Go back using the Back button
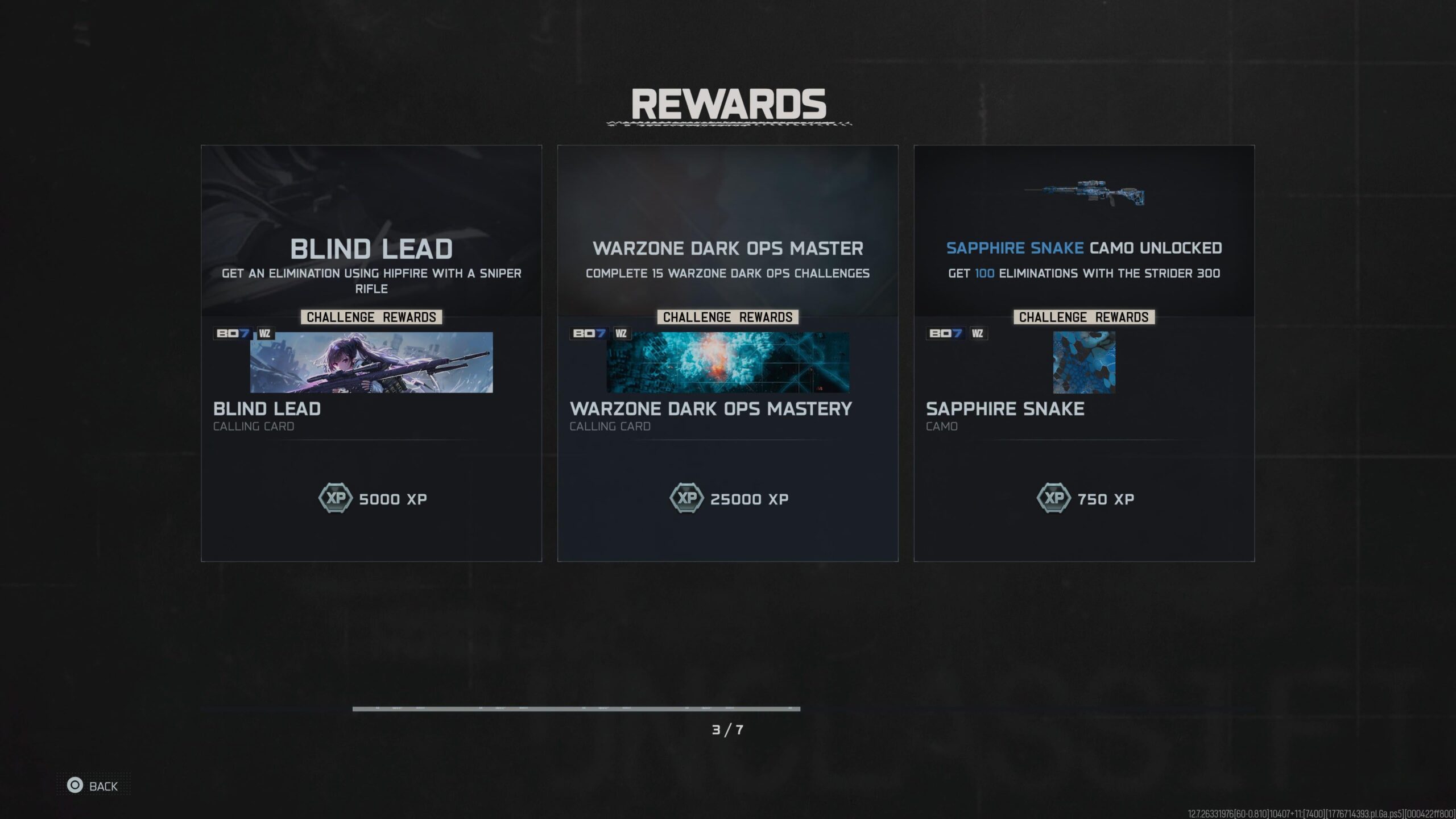Image resolution: width=1456 pixels, height=819 pixels. pyautogui.click(x=93, y=786)
